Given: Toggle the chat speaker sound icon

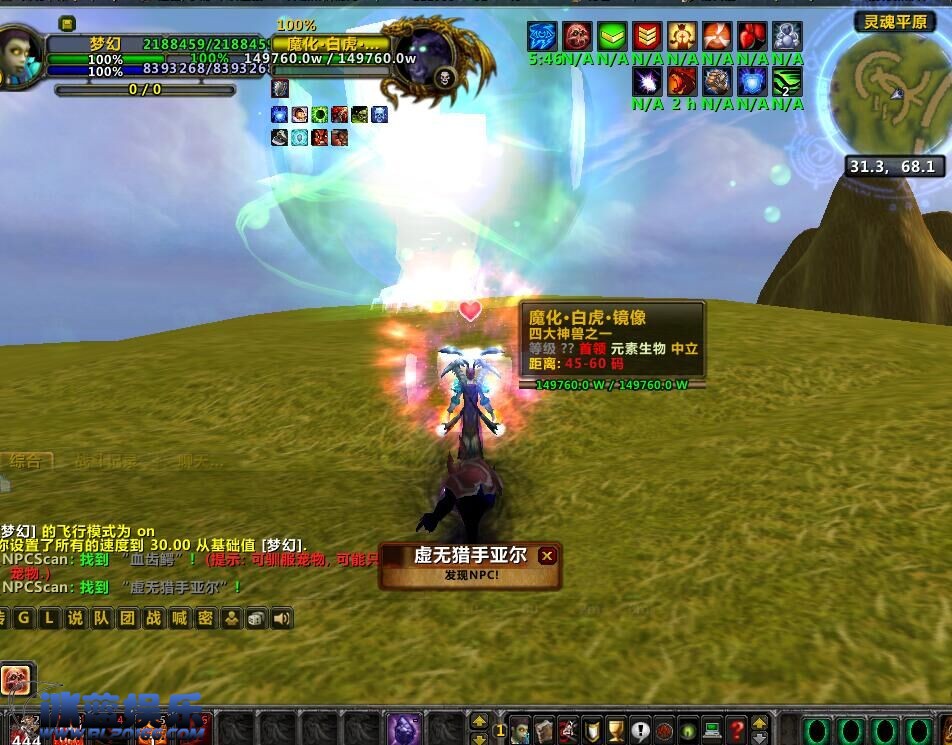Looking at the screenshot, I should 282,618.
